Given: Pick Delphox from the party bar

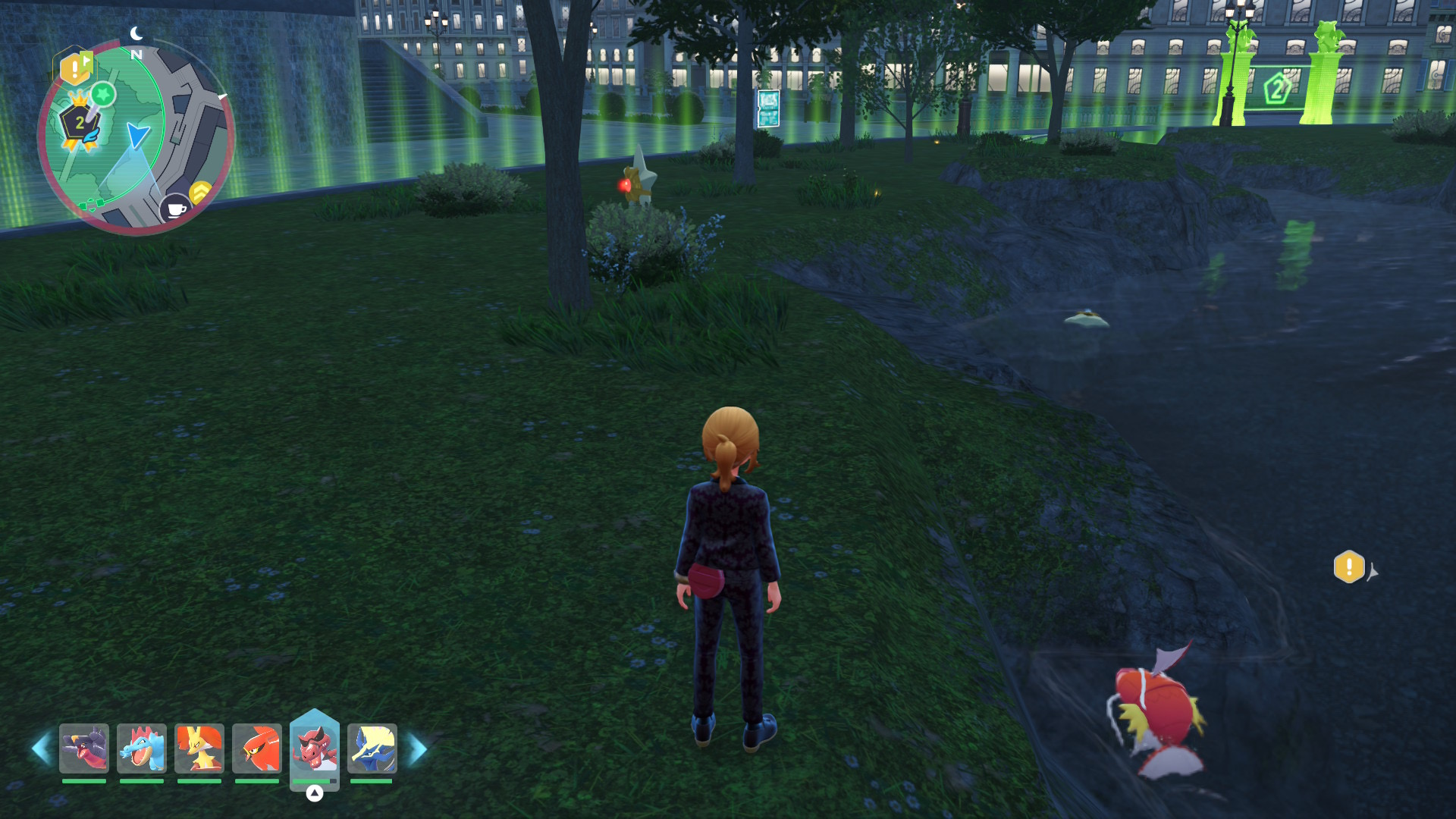Looking at the screenshot, I should [x=199, y=748].
